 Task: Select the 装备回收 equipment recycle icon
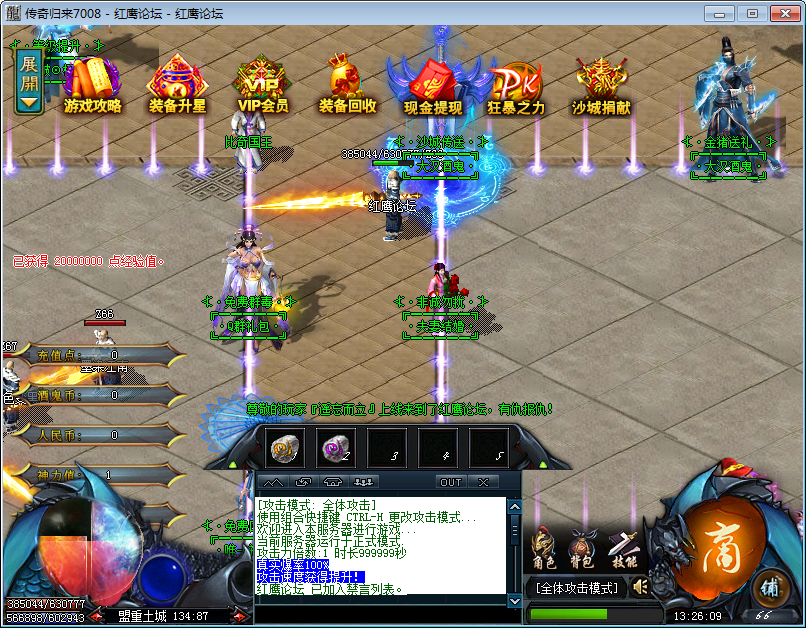(x=347, y=84)
